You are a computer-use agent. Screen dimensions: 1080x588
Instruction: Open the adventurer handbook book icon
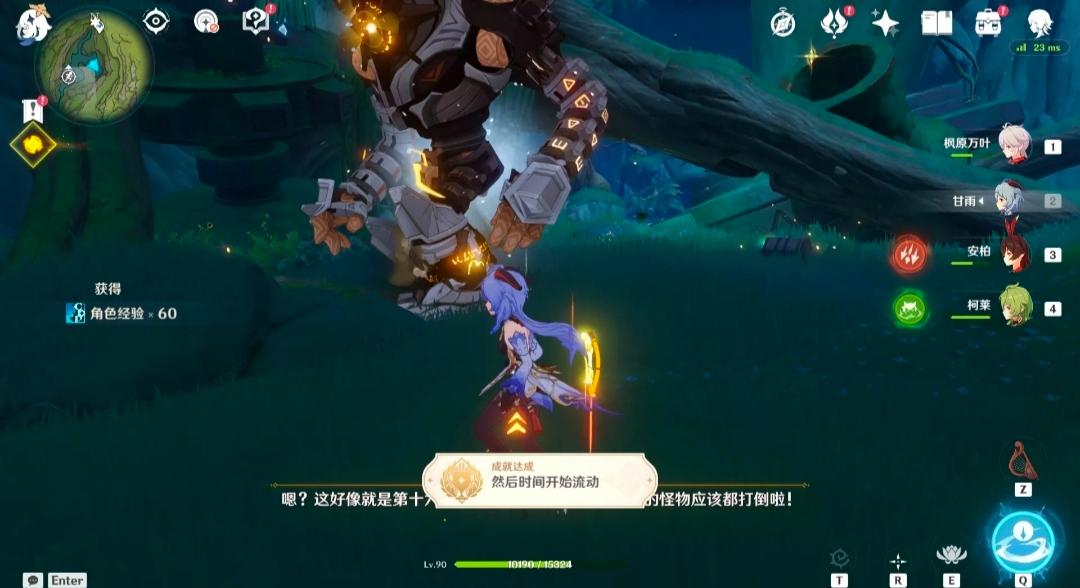[937, 23]
